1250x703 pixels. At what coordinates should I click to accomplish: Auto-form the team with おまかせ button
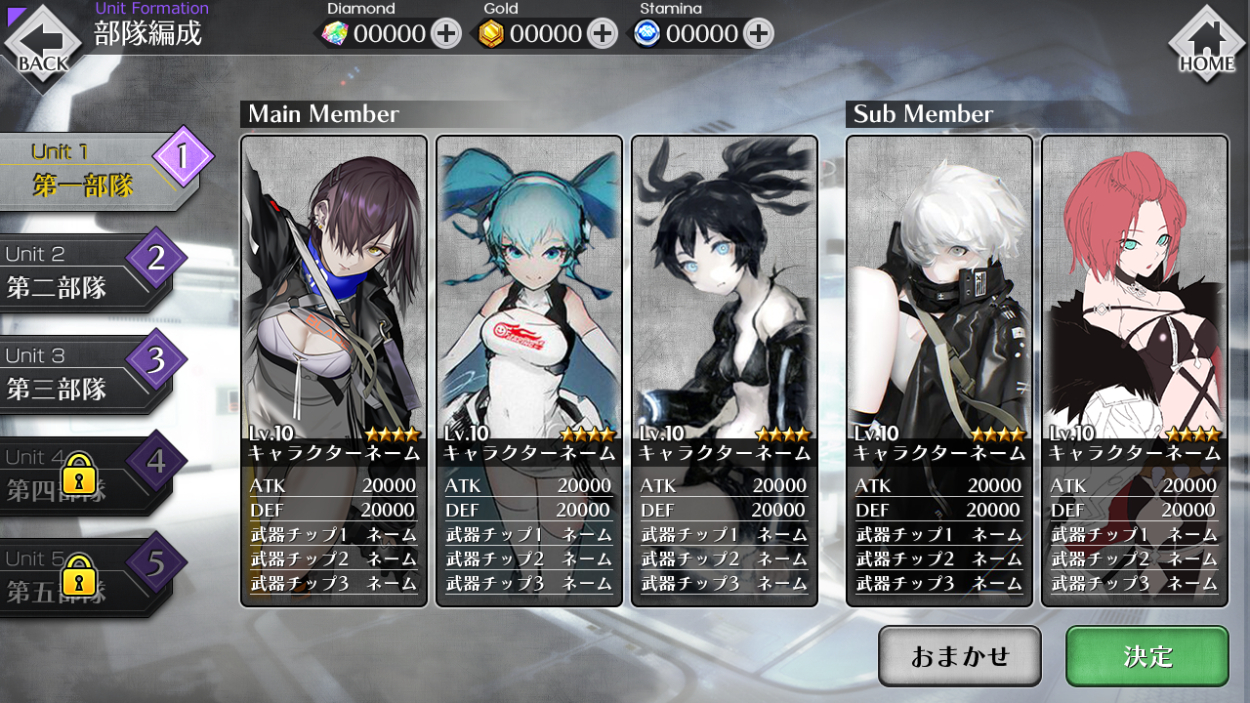coord(960,656)
